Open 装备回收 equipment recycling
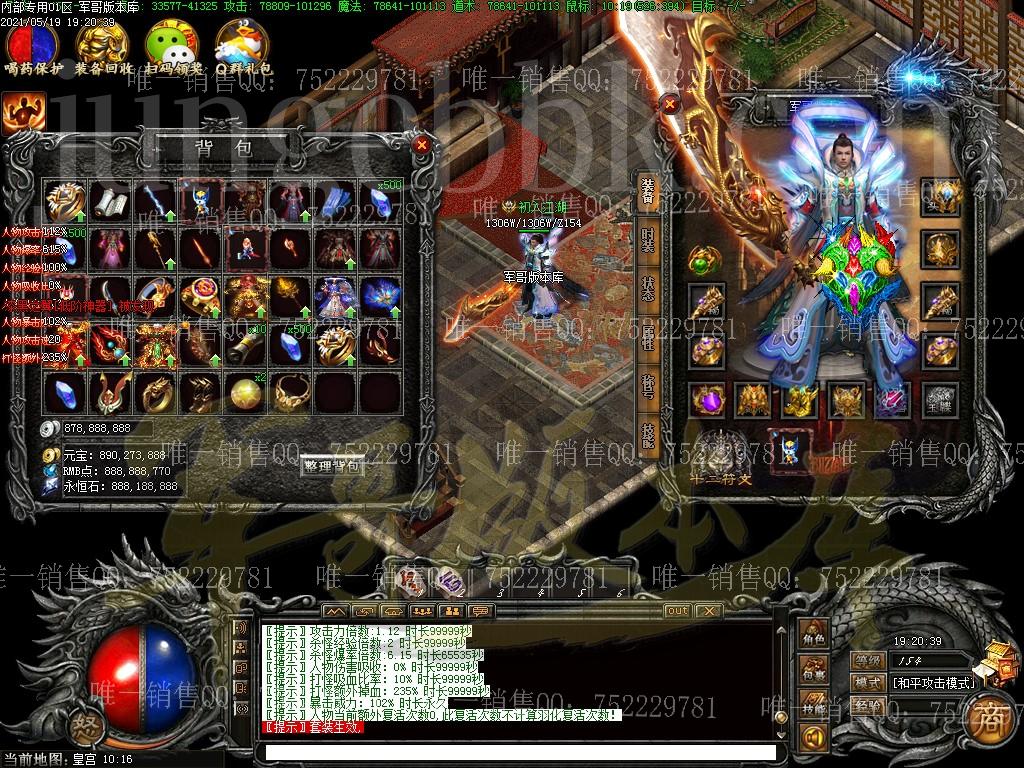Screen dimensions: 1024x768 click(103, 45)
